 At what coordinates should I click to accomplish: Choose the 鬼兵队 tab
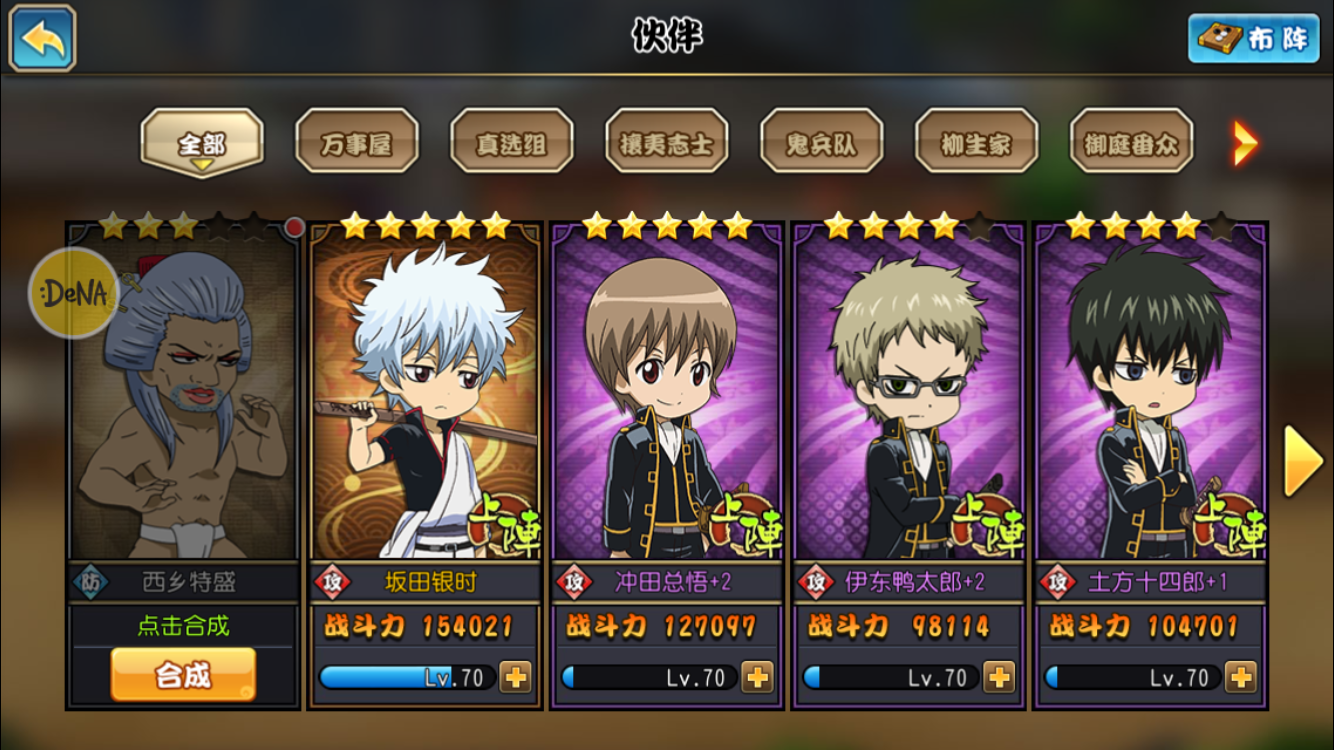pyautogui.click(x=822, y=143)
